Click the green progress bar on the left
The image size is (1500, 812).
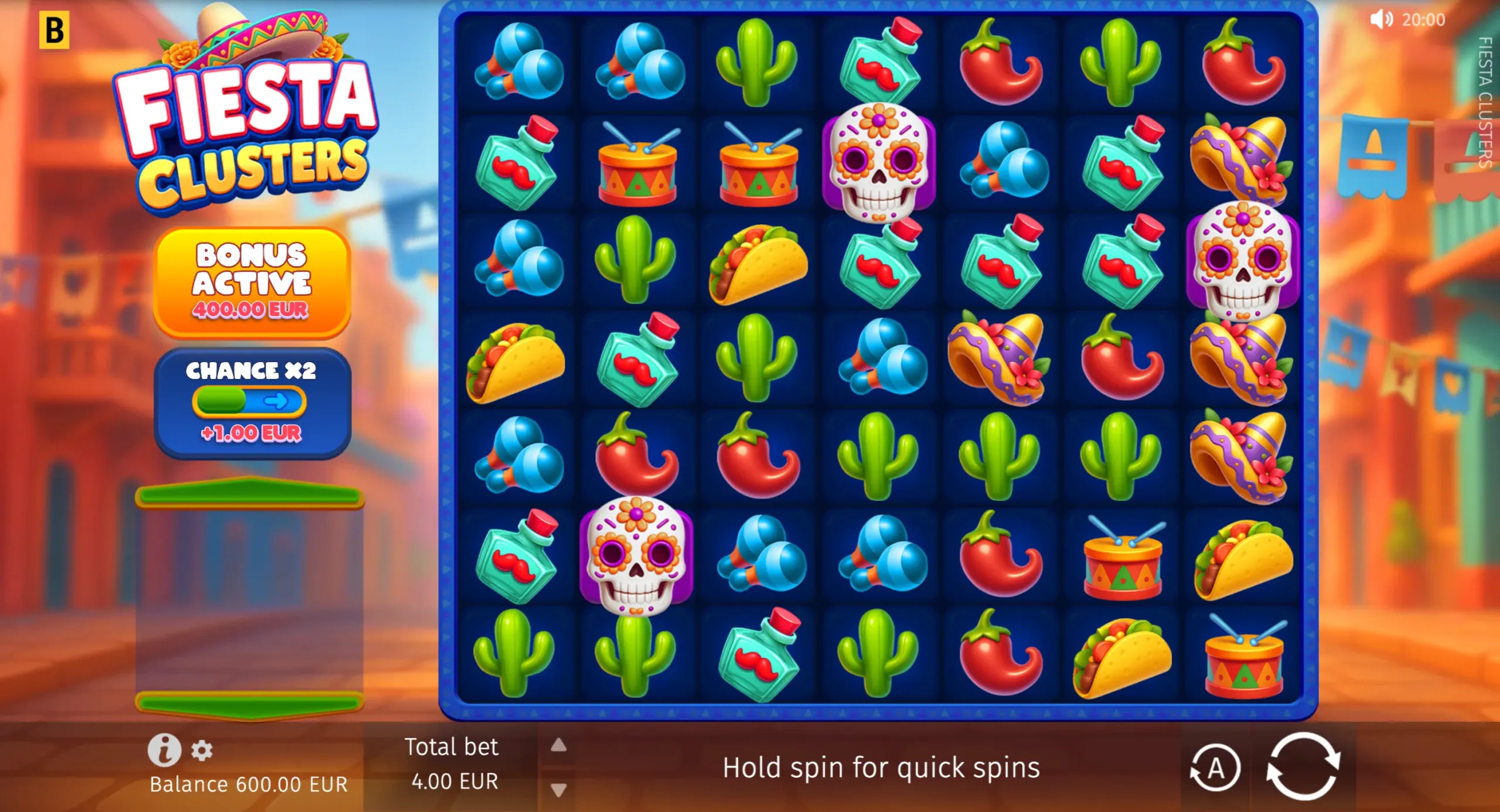coord(251,494)
